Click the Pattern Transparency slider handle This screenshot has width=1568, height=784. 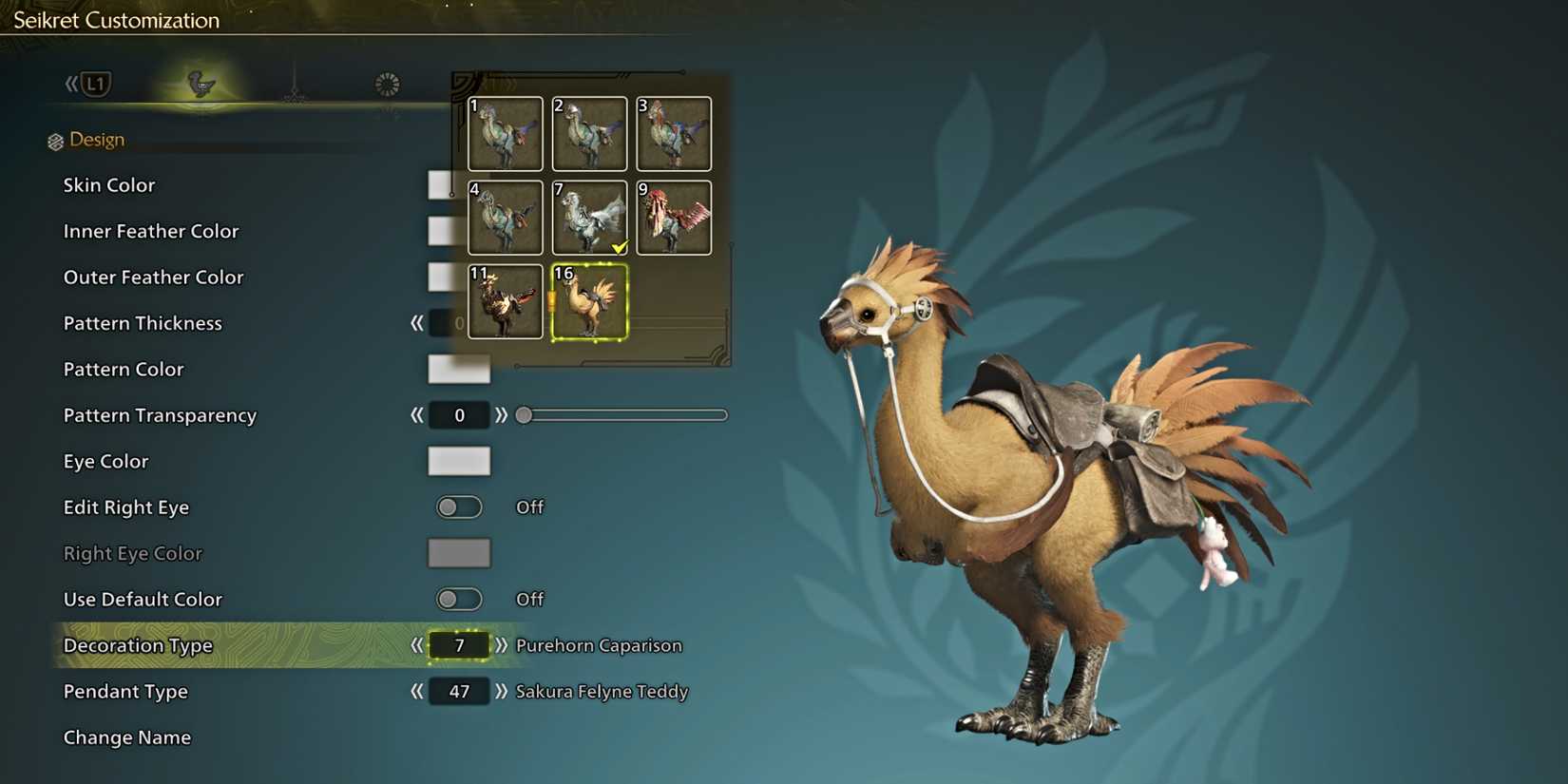point(523,415)
